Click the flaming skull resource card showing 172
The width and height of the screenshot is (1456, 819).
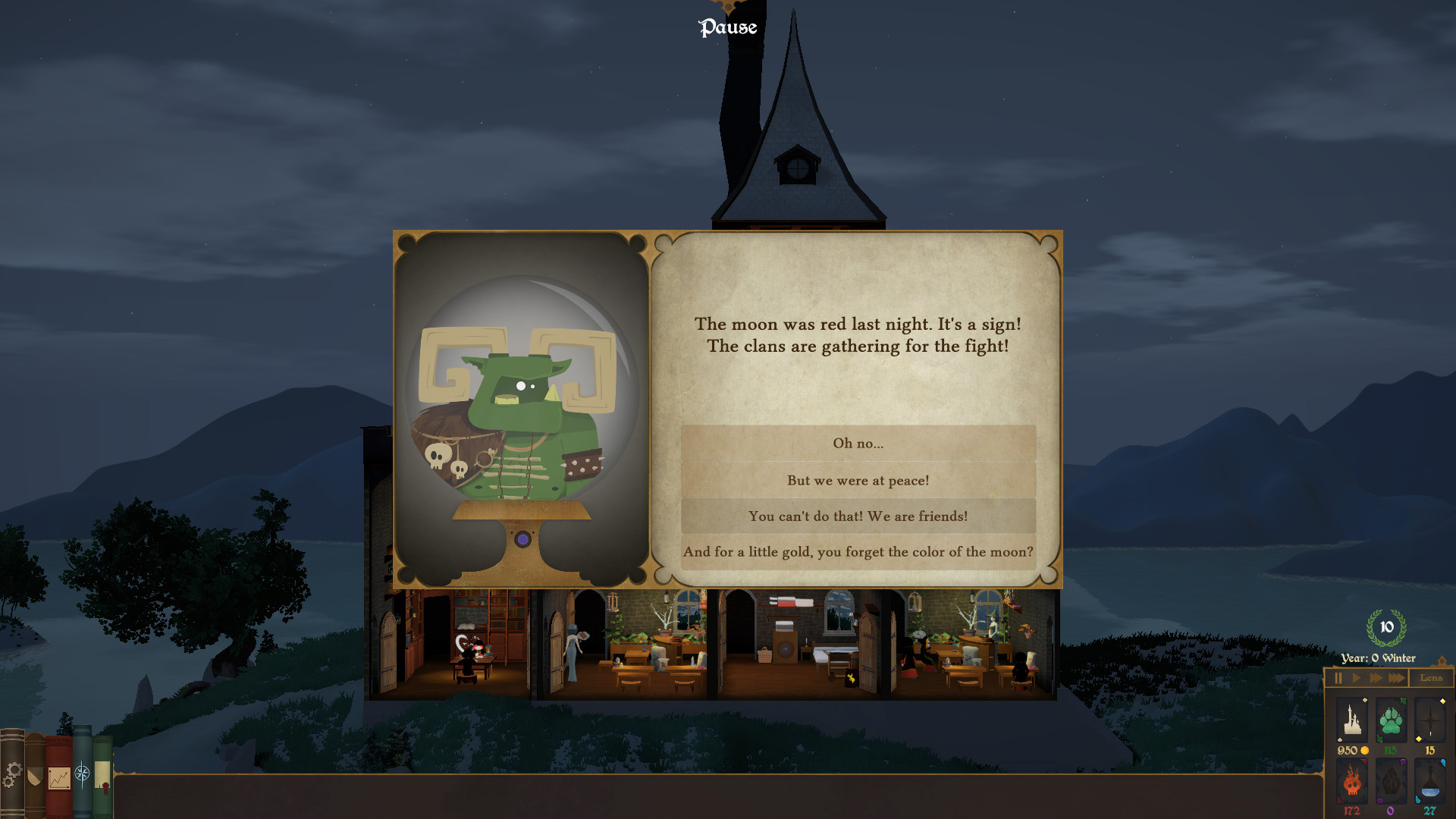[x=1352, y=781]
